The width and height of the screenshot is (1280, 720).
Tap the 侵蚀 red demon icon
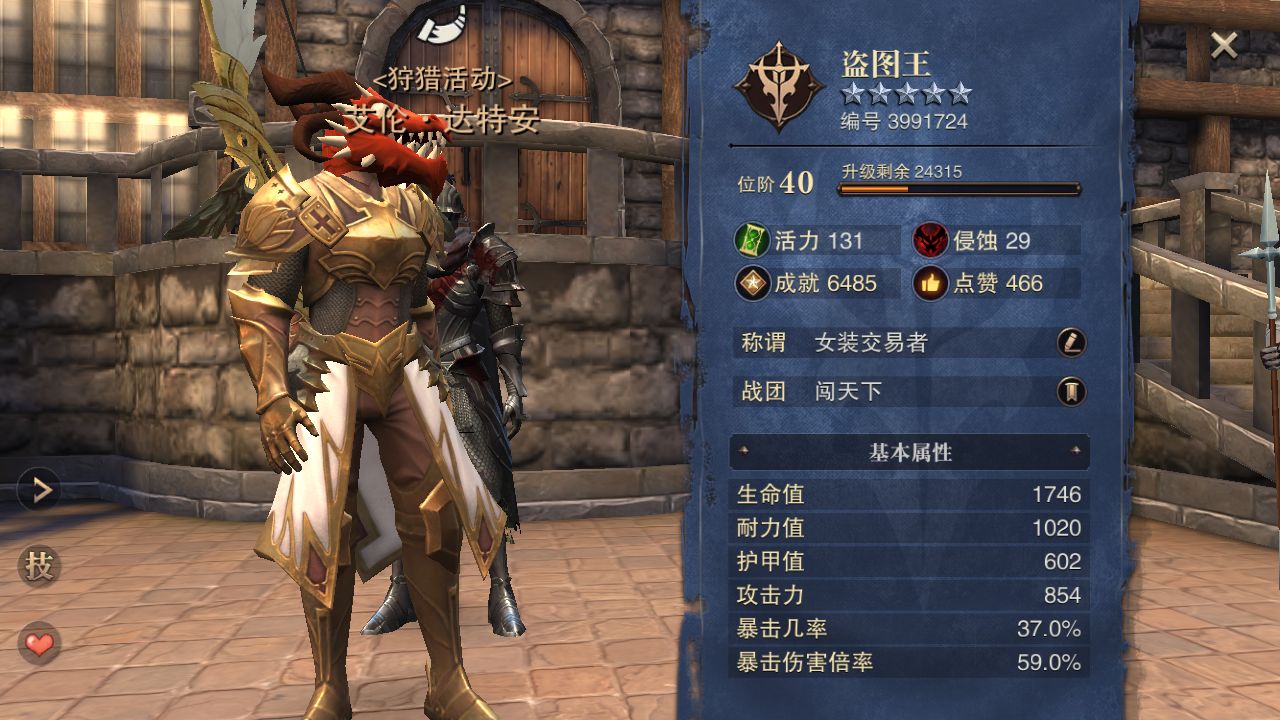point(930,241)
